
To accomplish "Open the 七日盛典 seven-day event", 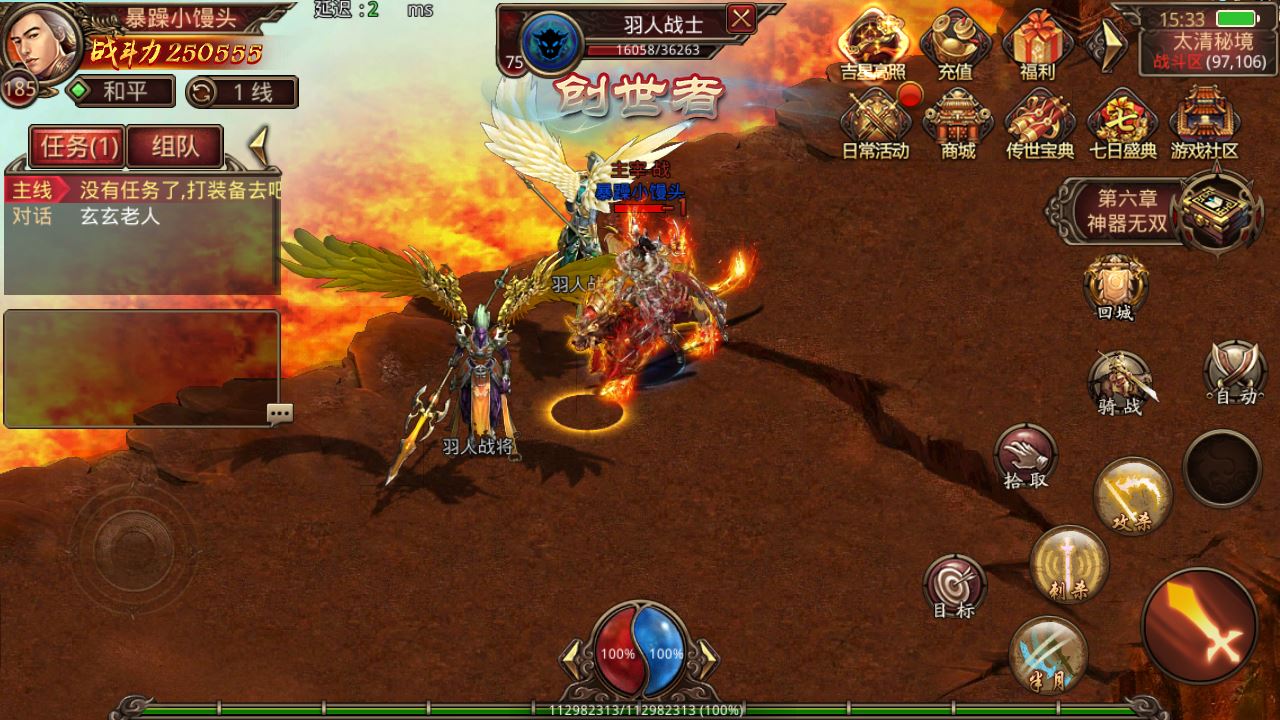I will (1122, 122).
